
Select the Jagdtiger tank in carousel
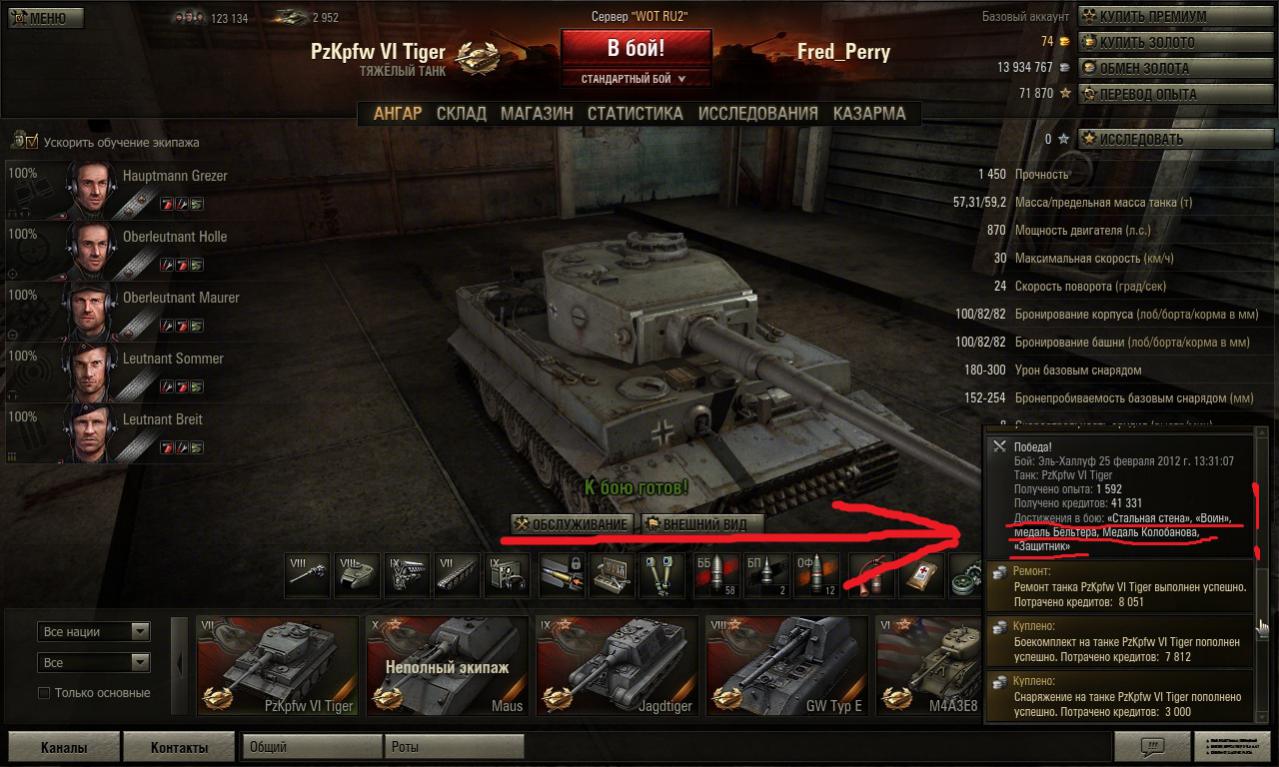pos(617,664)
